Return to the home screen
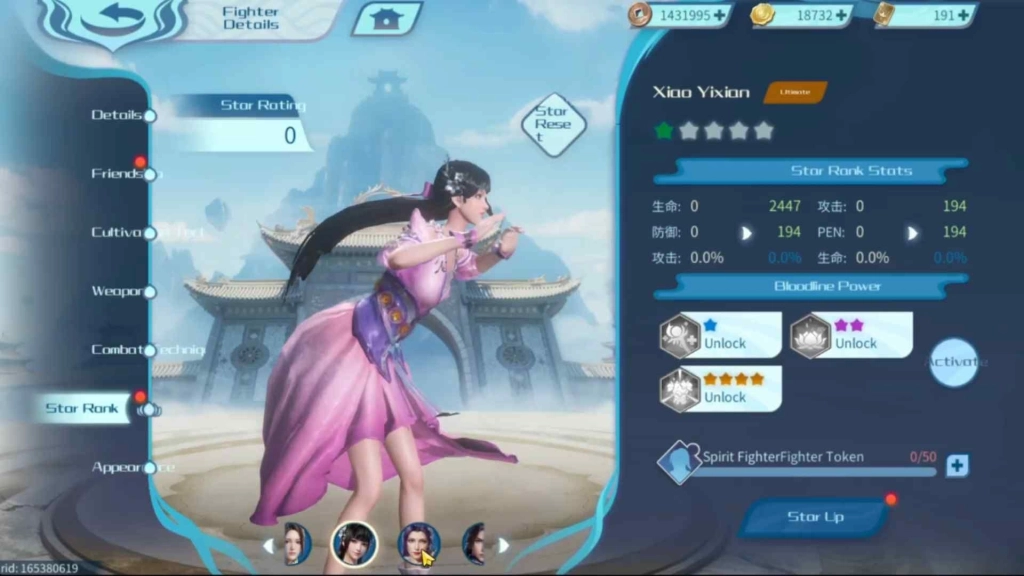The height and width of the screenshot is (576, 1024). [385, 18]
